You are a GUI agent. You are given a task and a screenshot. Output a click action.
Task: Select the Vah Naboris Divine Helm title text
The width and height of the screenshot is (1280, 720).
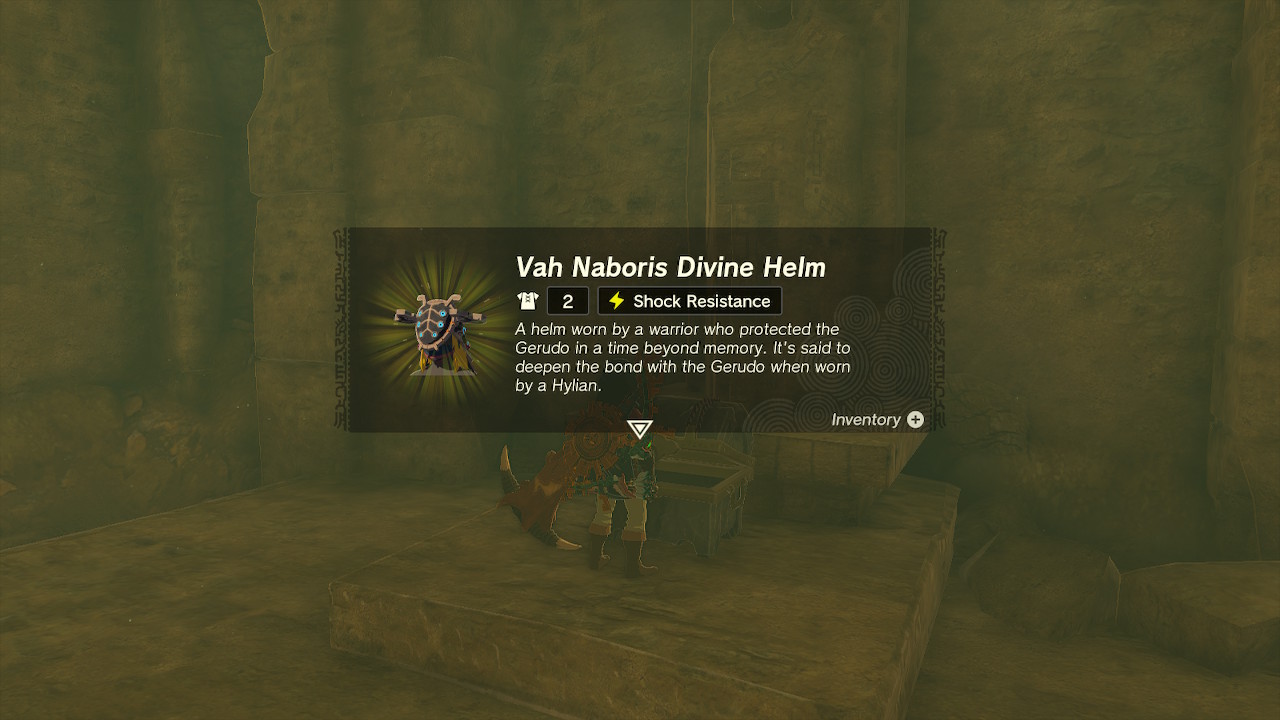point(671,267)
